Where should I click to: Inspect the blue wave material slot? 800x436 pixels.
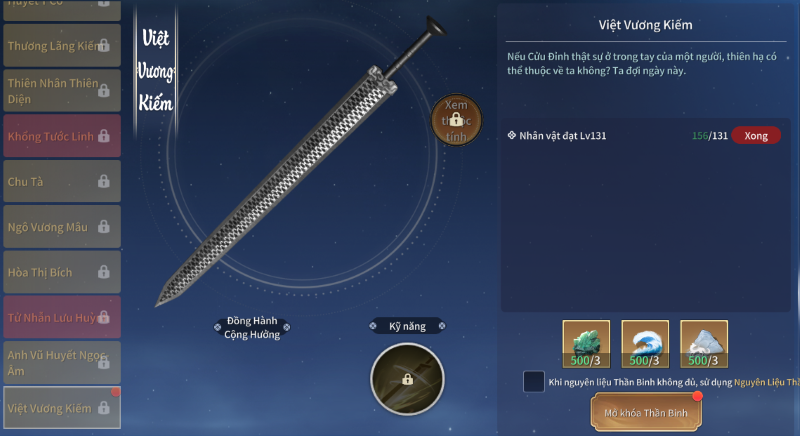point(645,345)
